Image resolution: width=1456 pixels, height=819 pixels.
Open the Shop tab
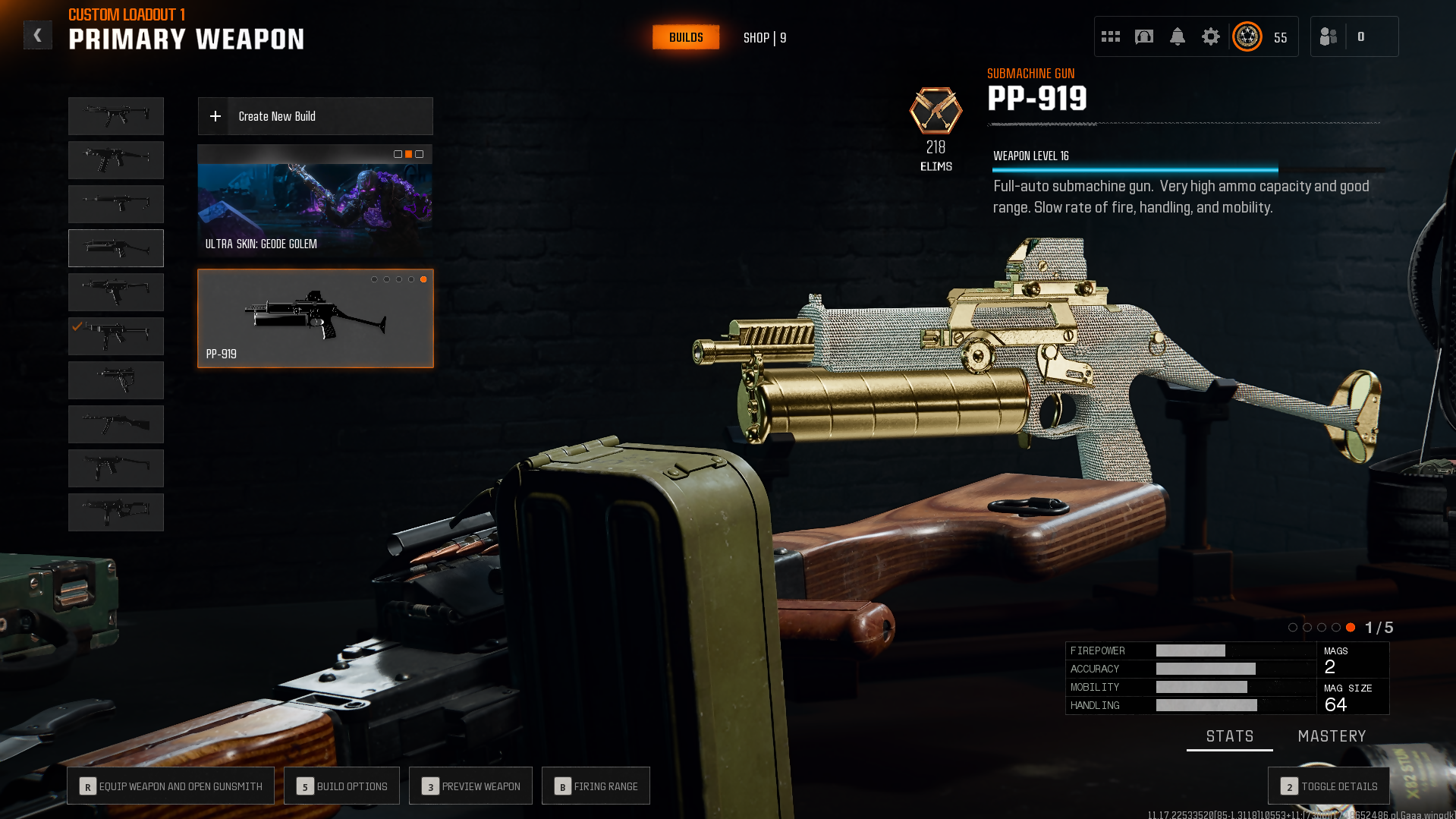pyautogui.click(x=764, y=38)
